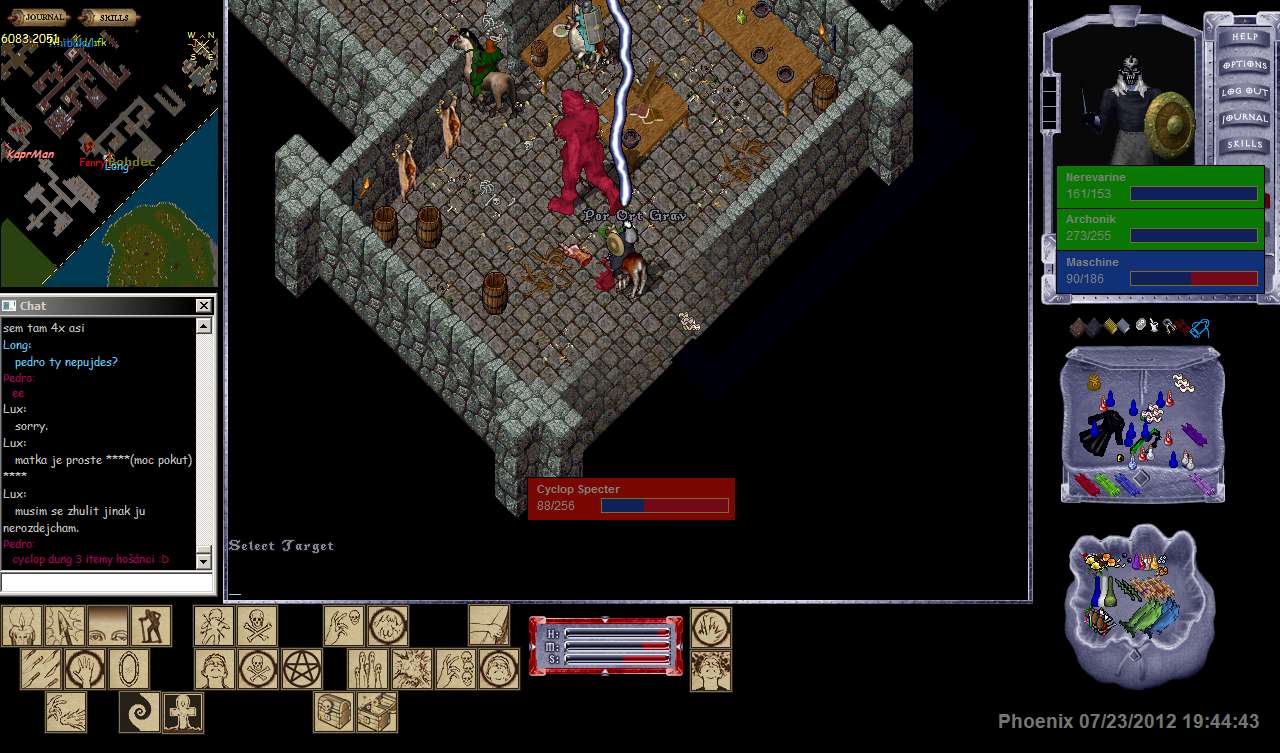Image resolution: width=1280 pixels, height=753 pixels.
Task: Click the pair of eyes skill icon
Action: click(108, 626)
